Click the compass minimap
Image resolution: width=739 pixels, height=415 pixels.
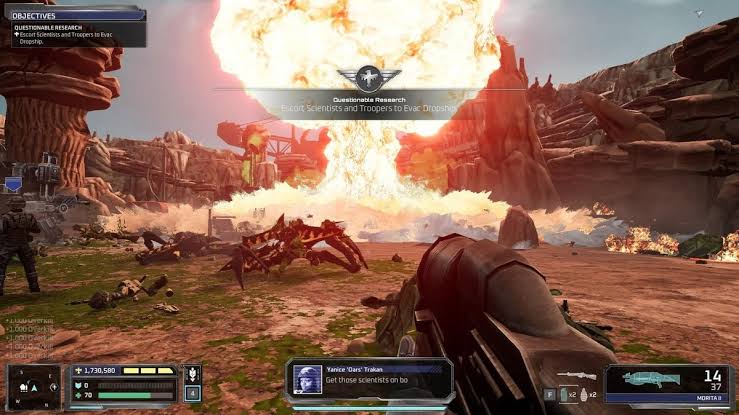(x=31, y=387)
